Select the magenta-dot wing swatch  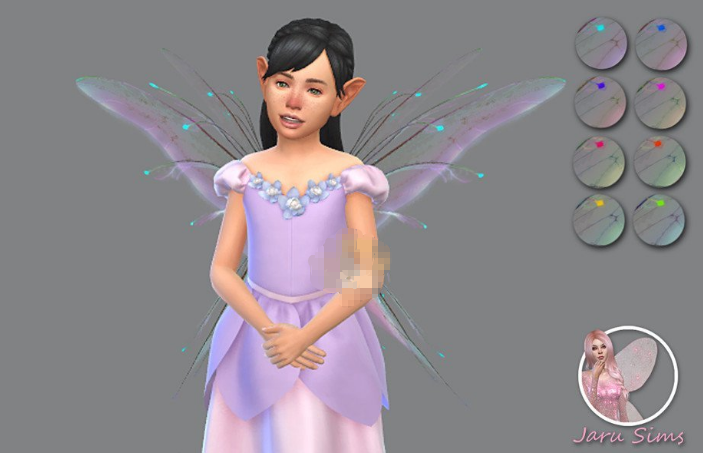(660, 101)
